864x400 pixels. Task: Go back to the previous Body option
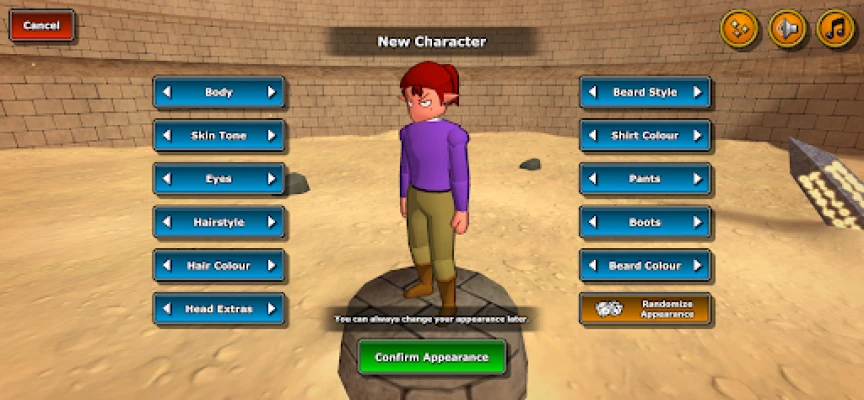[x=167, y=92]
